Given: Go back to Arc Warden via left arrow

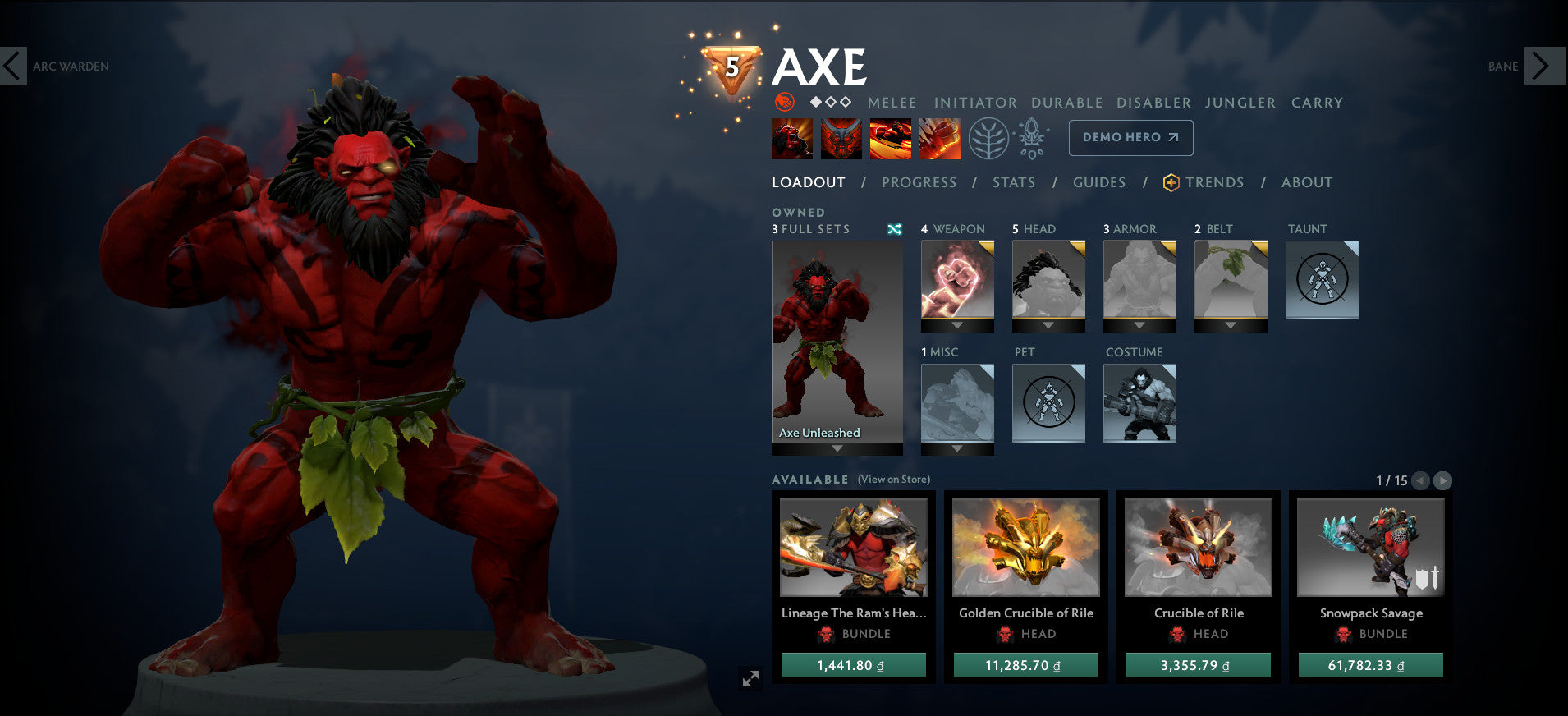Looking at the screenshot, I should coord(13,66).
